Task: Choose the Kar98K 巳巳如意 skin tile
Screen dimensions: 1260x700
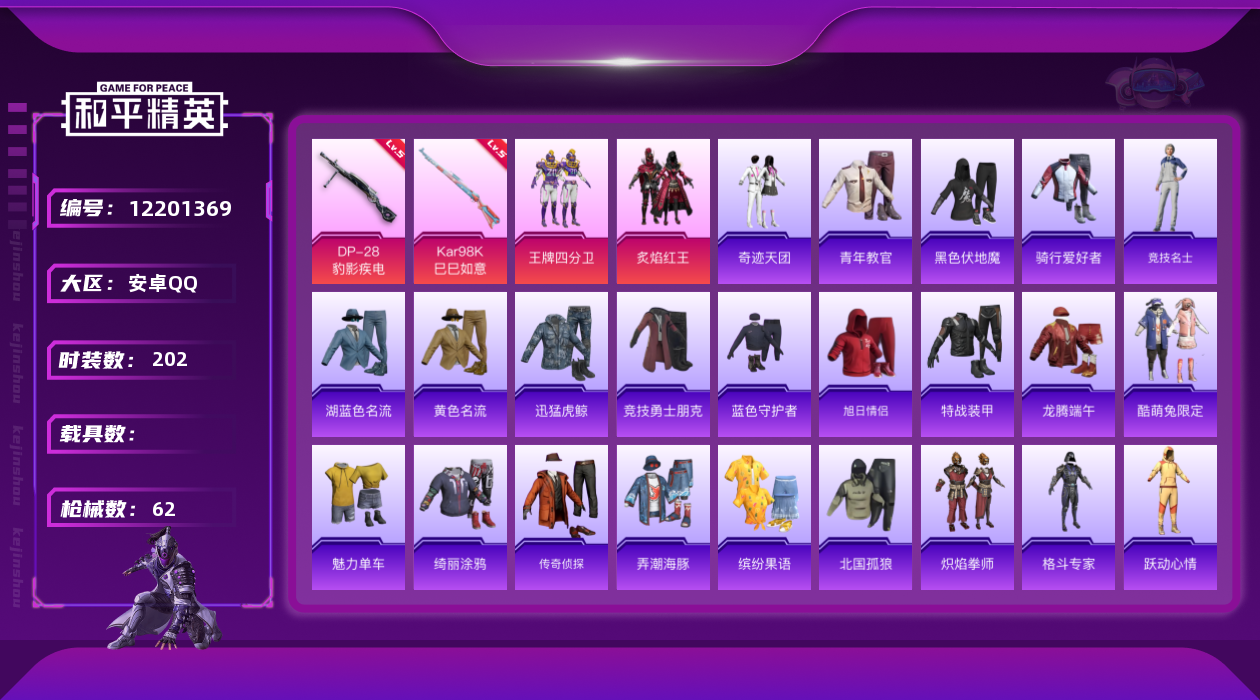Action: coord(460,211)
